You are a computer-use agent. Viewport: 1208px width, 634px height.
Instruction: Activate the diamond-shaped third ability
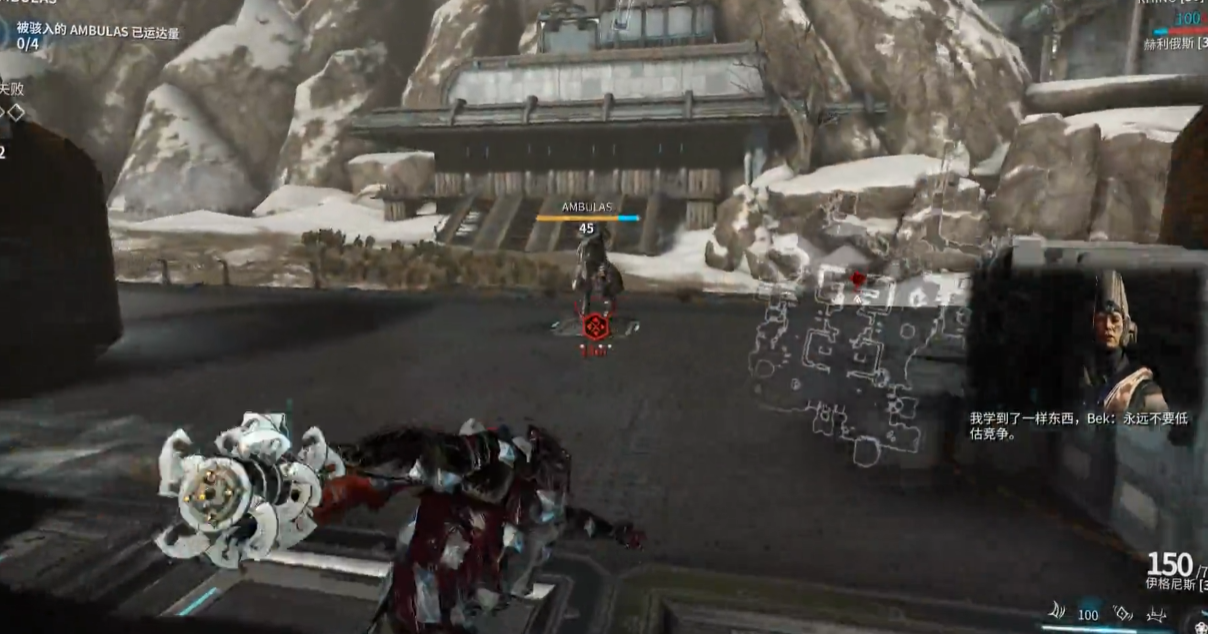point(1124,613)
